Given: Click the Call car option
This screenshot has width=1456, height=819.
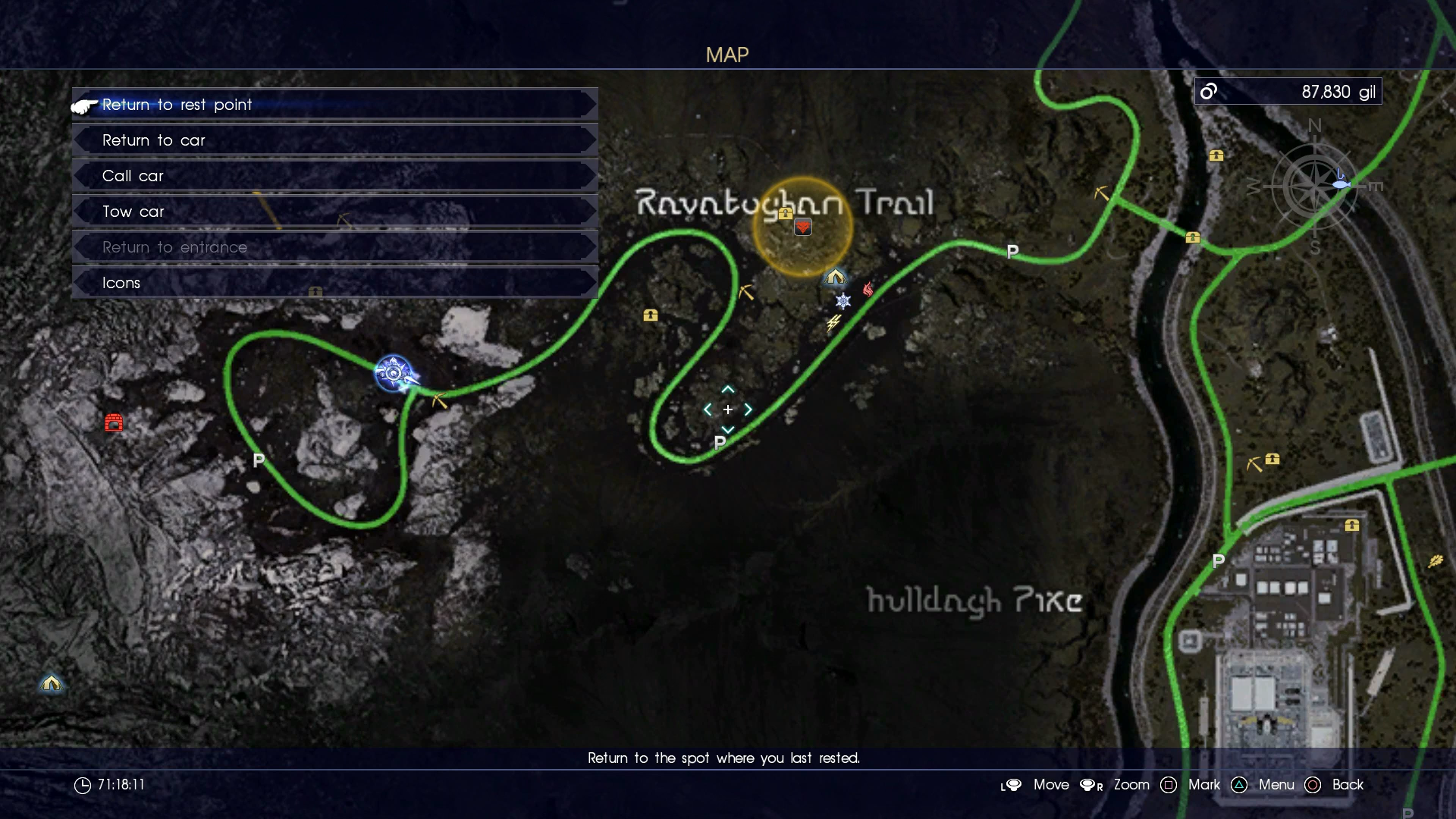Looking at the screenshot, I should 133,176.
